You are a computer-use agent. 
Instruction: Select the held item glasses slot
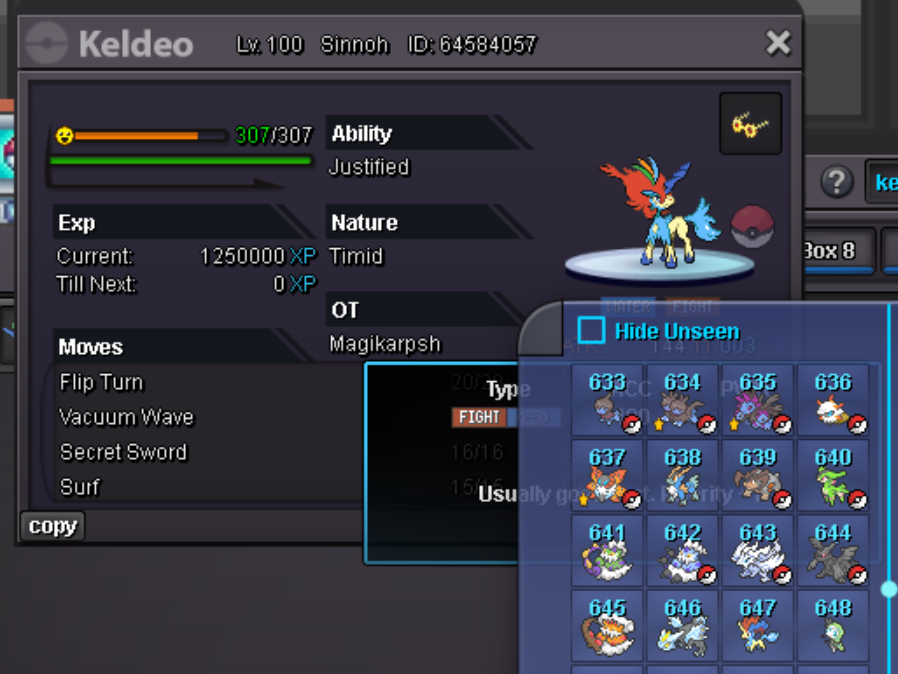click(x=750, y=124)
